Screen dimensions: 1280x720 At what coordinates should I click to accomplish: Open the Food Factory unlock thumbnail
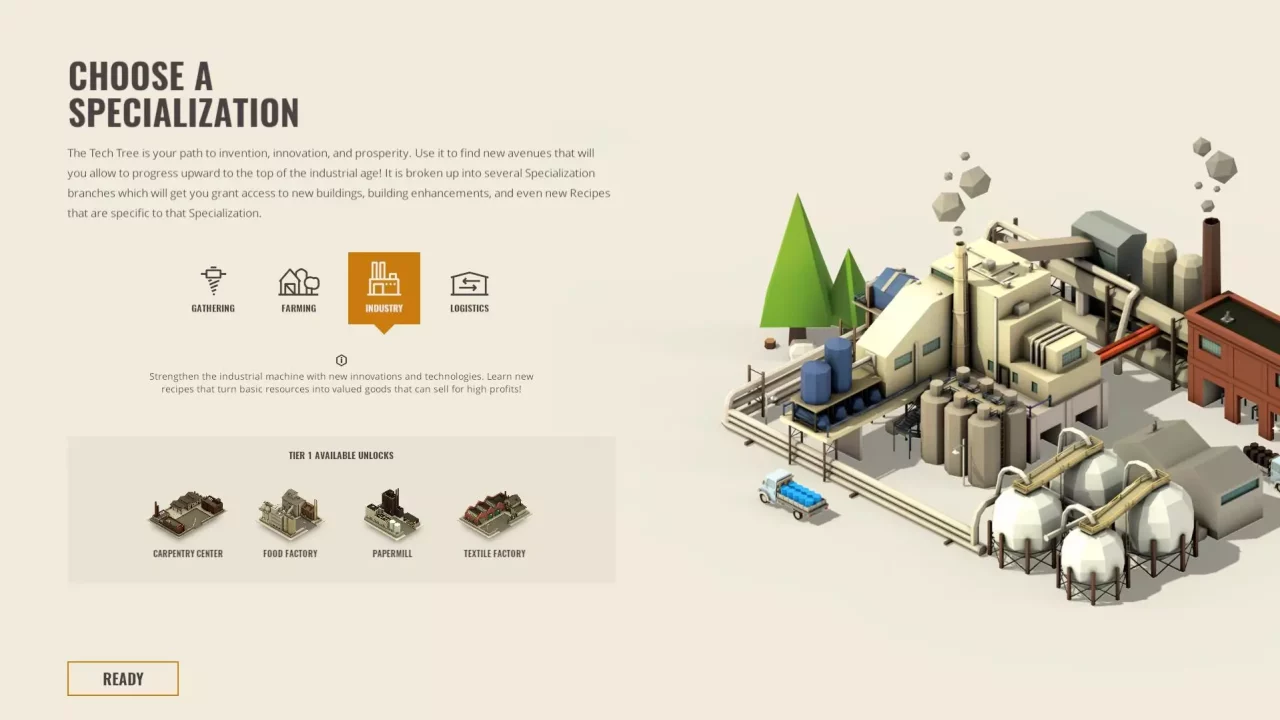pos(289,512)
